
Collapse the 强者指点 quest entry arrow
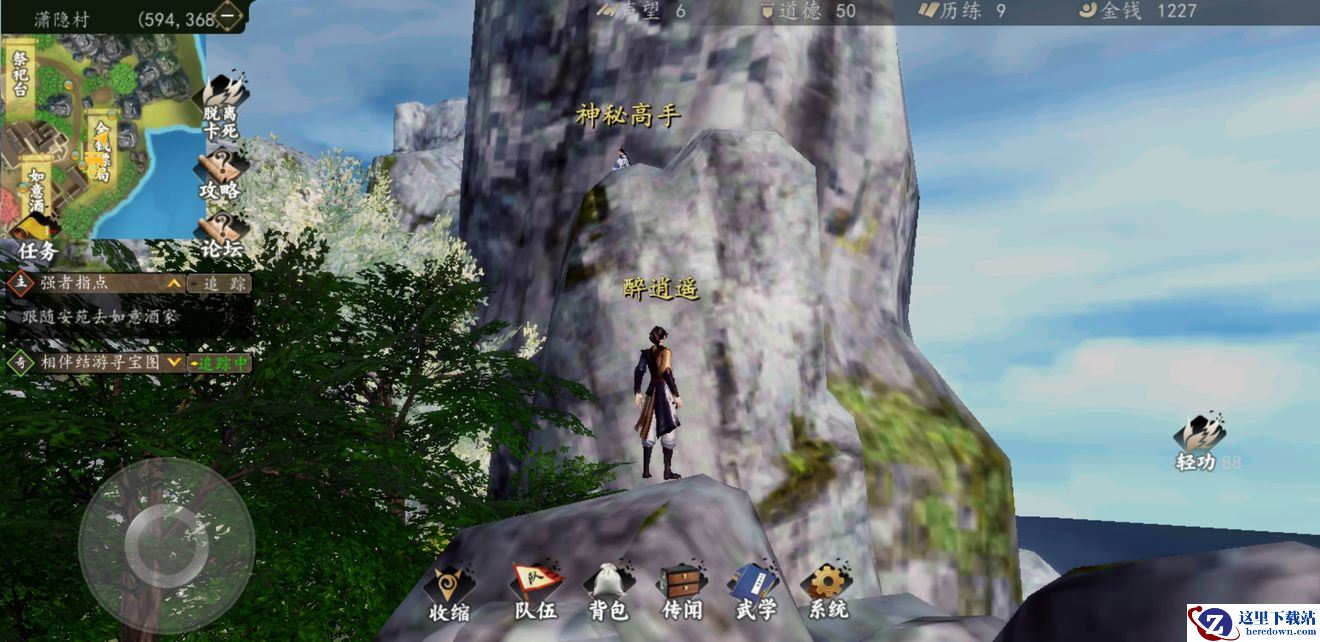(x=174, y=284)
